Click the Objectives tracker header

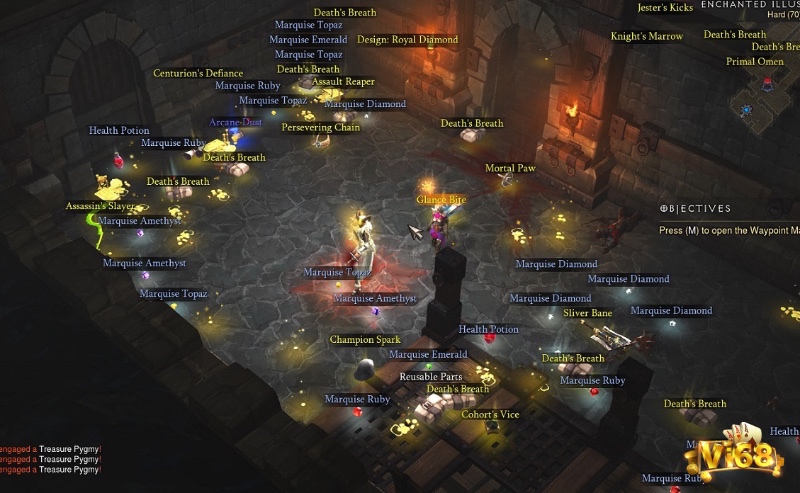click(695, 209)
